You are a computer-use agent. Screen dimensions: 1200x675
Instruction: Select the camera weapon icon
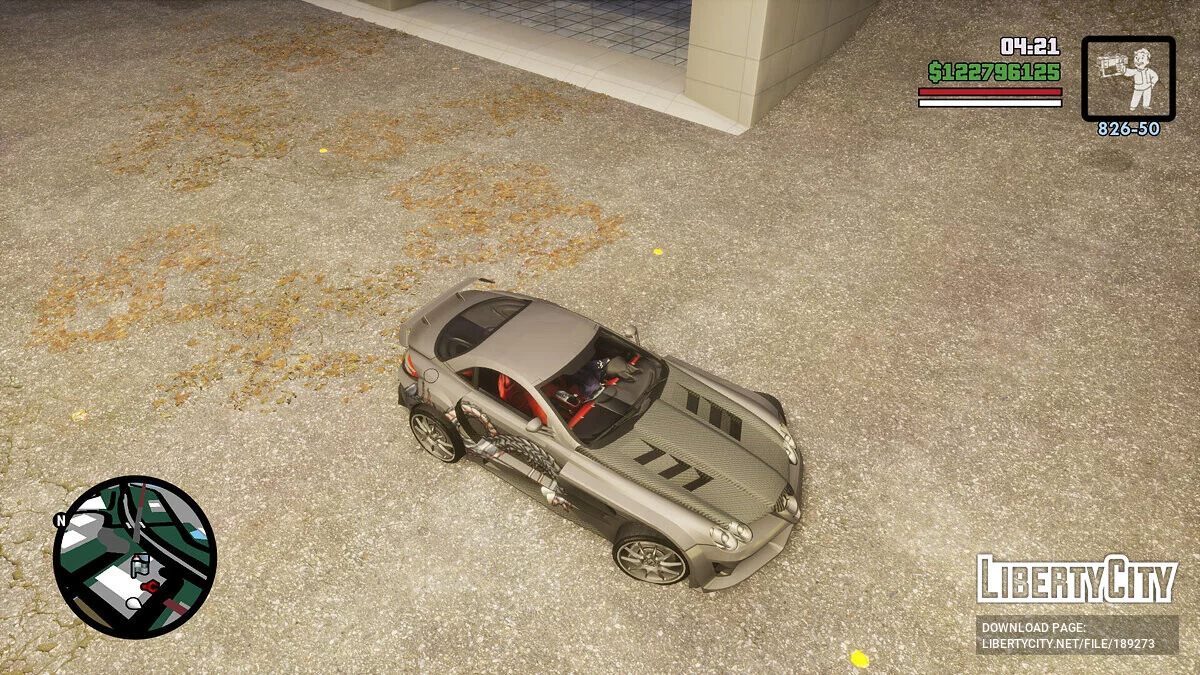[1128, 79]
